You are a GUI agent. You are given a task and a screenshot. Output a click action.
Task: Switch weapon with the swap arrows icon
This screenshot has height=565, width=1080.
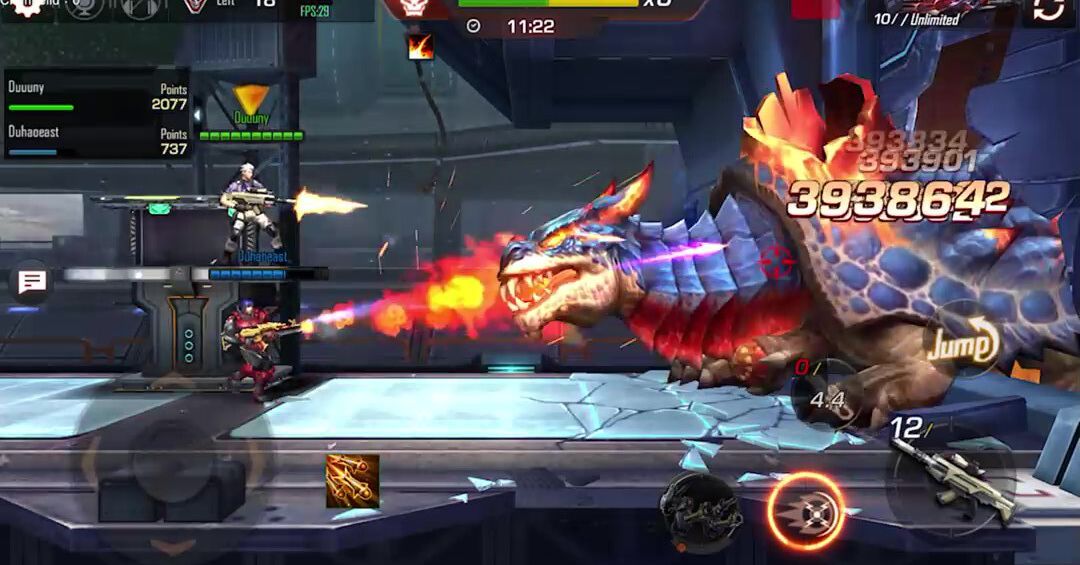(x=1048, y=11)
